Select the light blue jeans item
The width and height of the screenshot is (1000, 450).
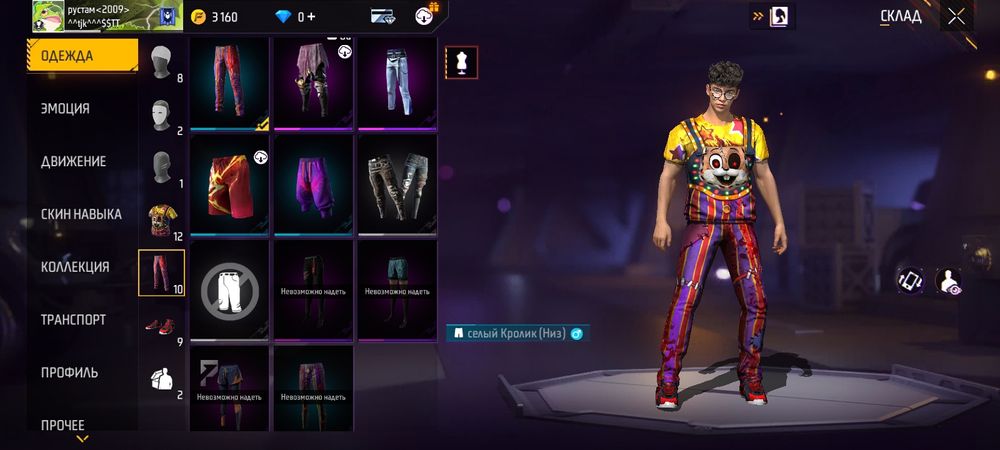(397, 84)
